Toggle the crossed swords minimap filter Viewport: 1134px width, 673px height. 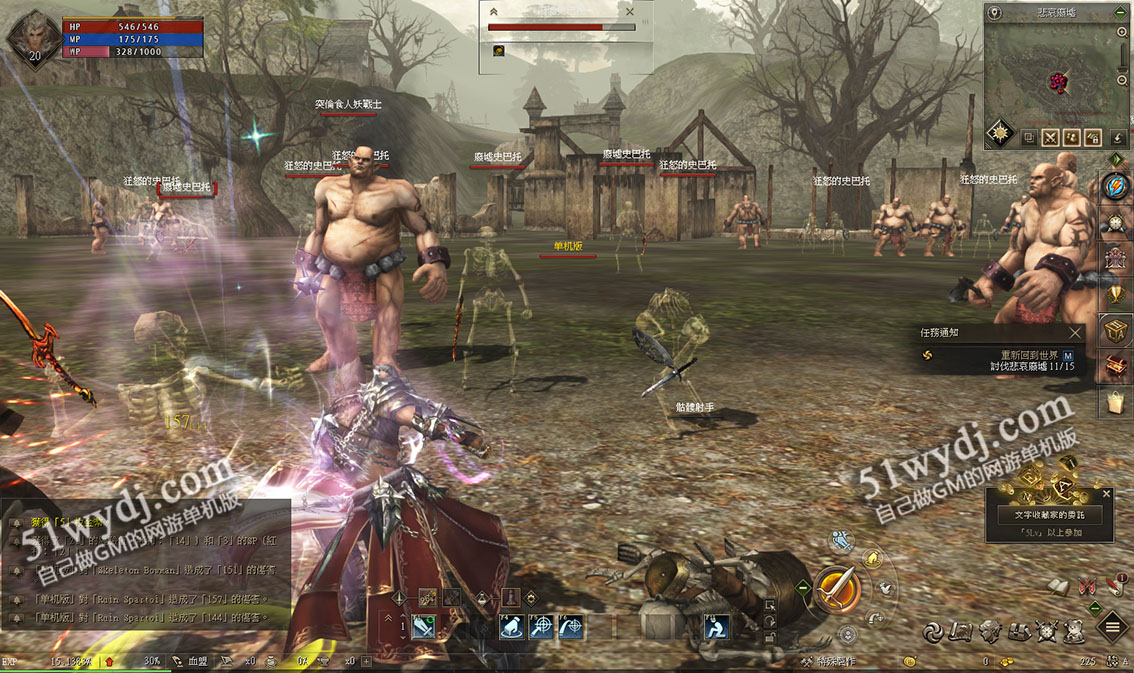[x=1051, y=137]
